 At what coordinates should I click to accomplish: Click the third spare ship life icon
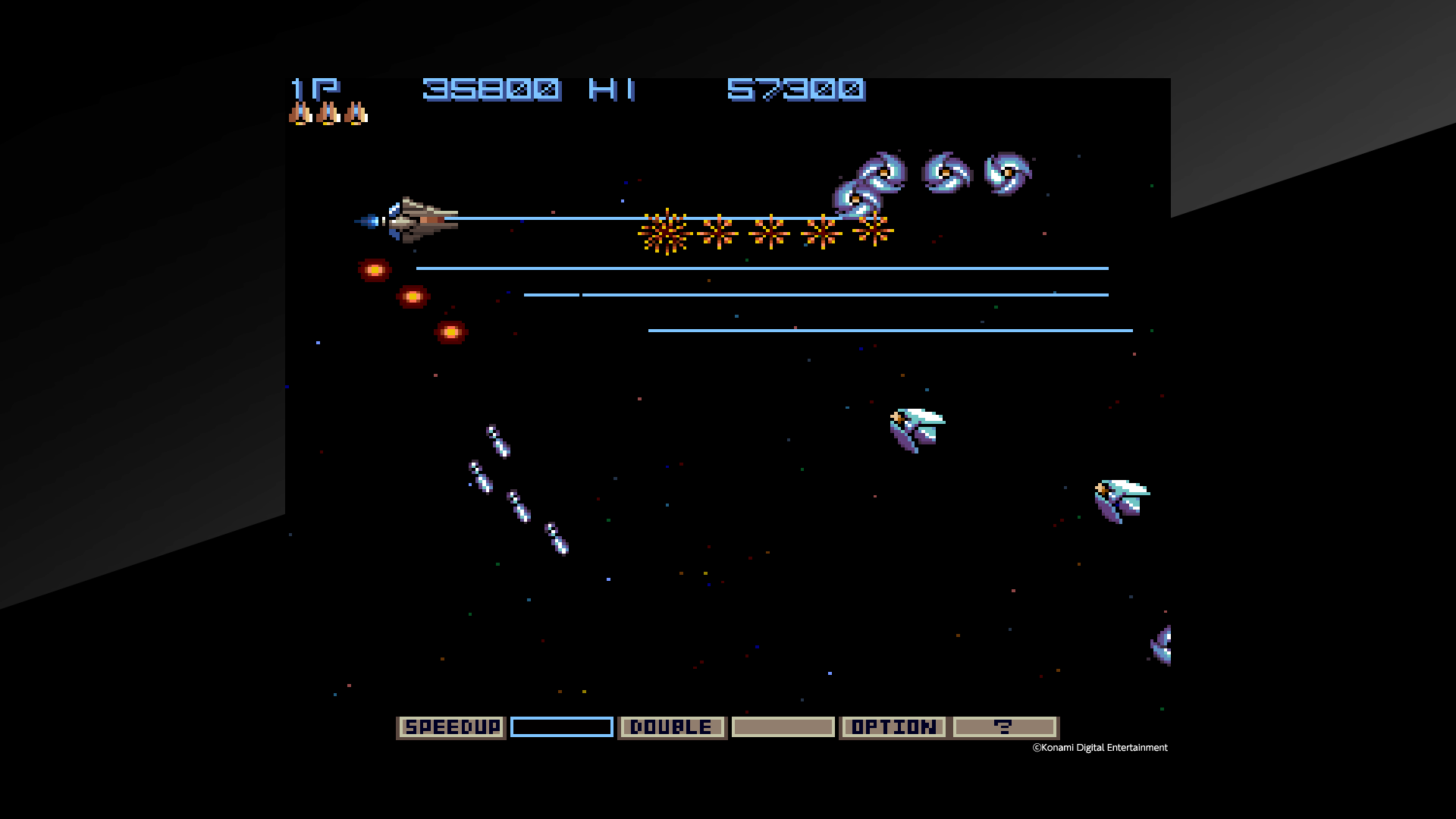(353, 112)
